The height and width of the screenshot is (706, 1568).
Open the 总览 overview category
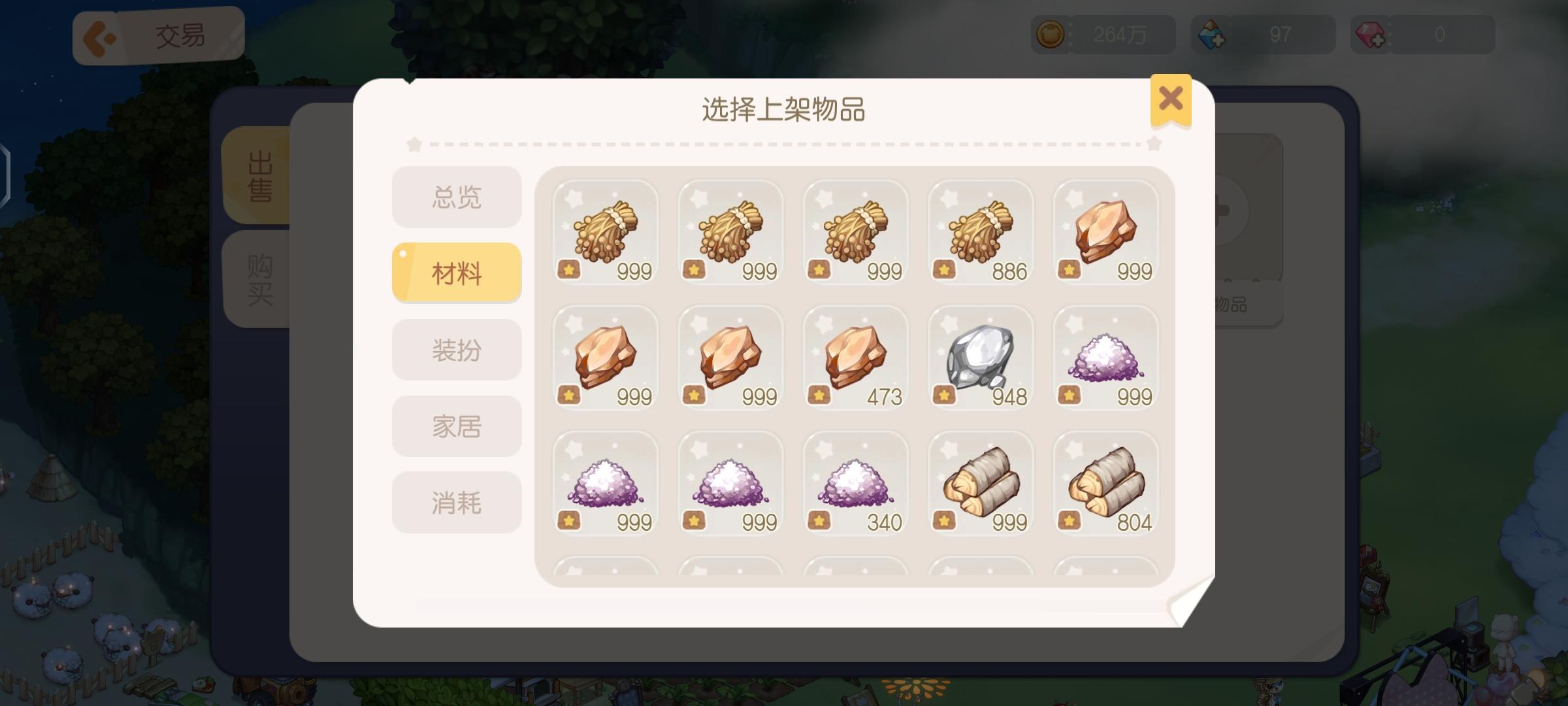pyautogui.click(x=456, y=195)
